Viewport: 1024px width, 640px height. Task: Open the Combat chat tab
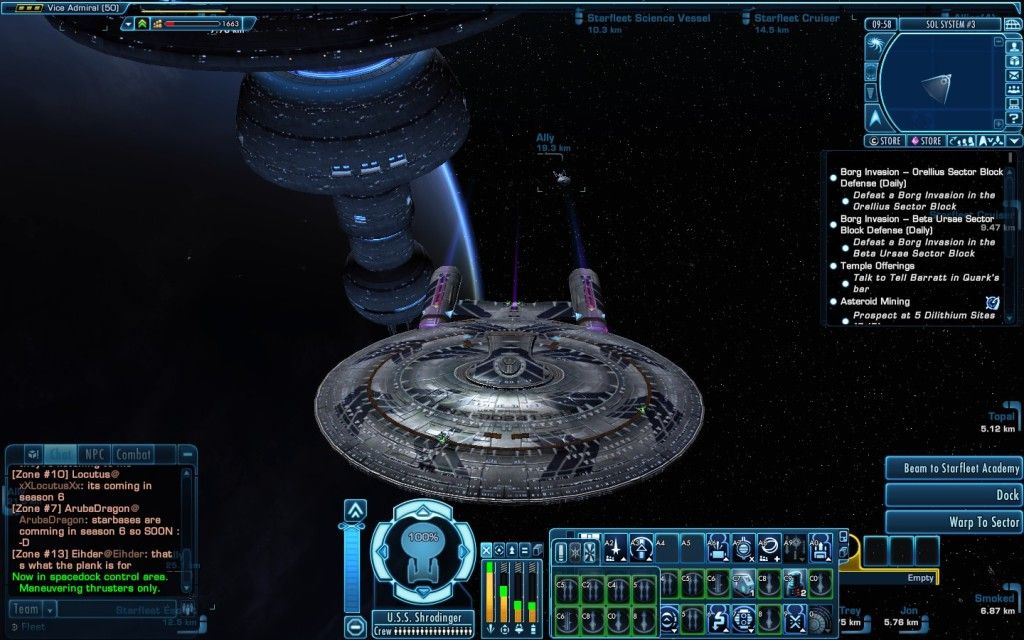coord(132,454)
